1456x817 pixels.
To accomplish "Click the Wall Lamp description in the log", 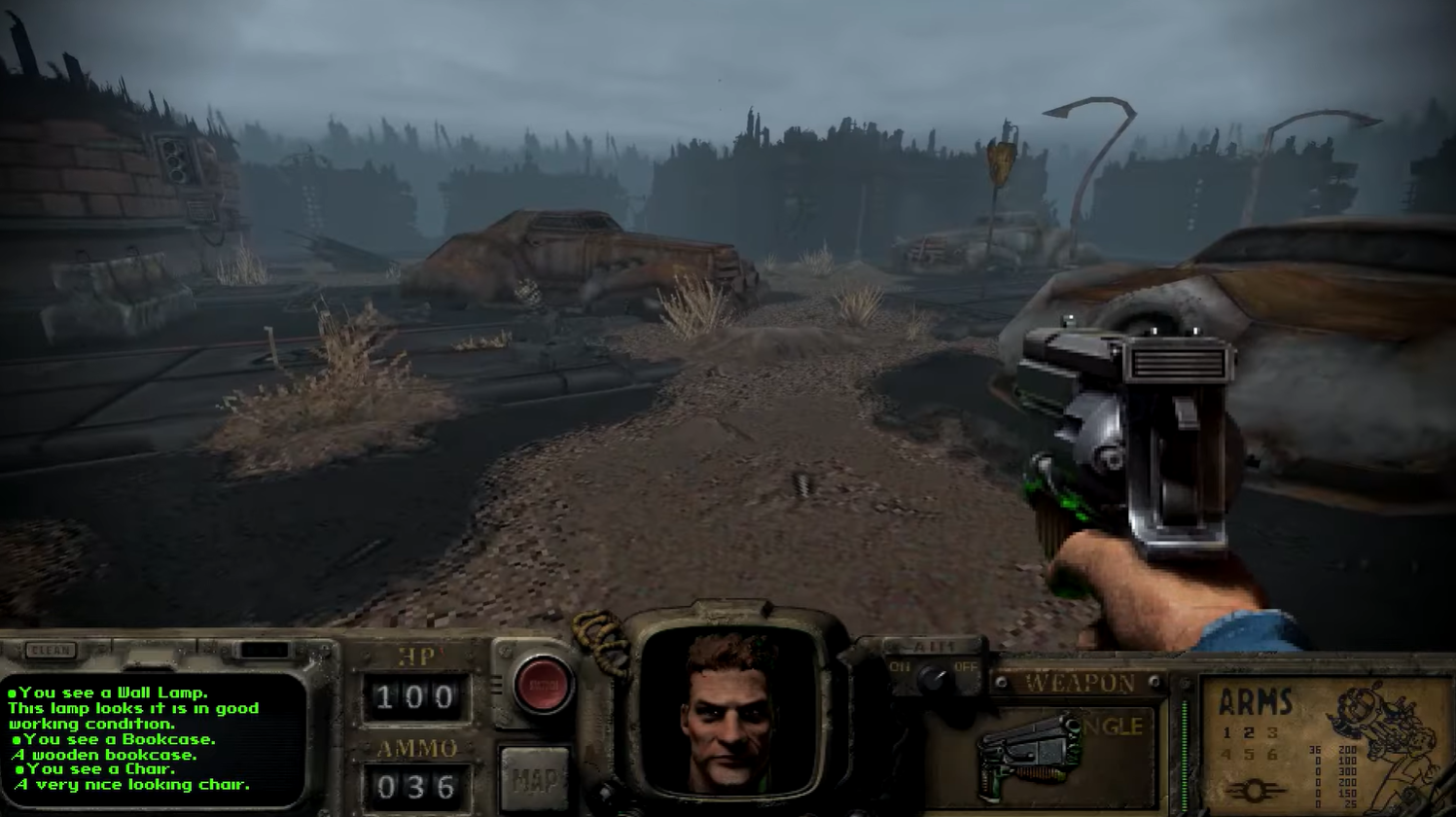I will point(107,694).
